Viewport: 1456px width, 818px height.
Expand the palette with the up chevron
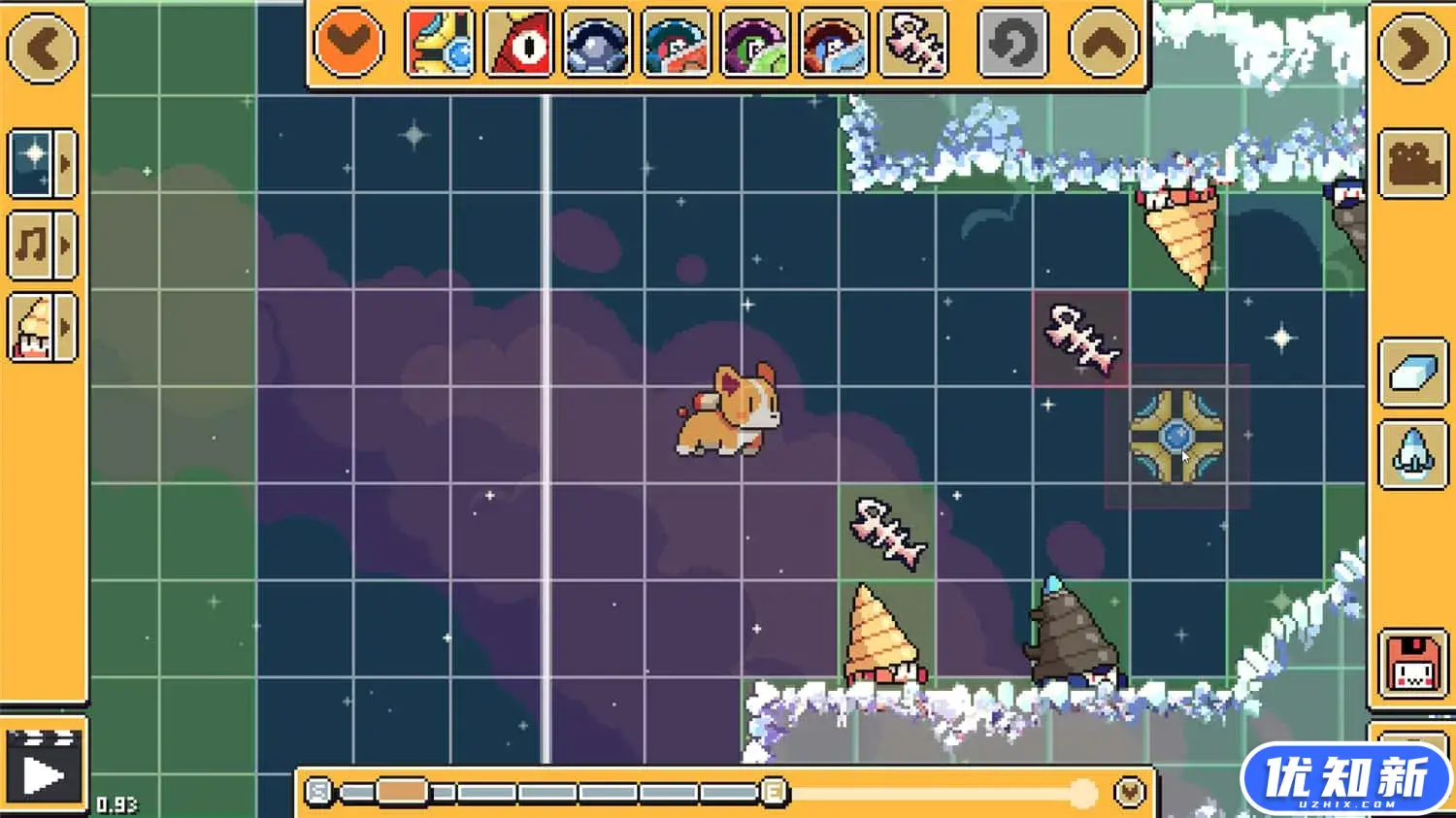[x=1104, y=43]
